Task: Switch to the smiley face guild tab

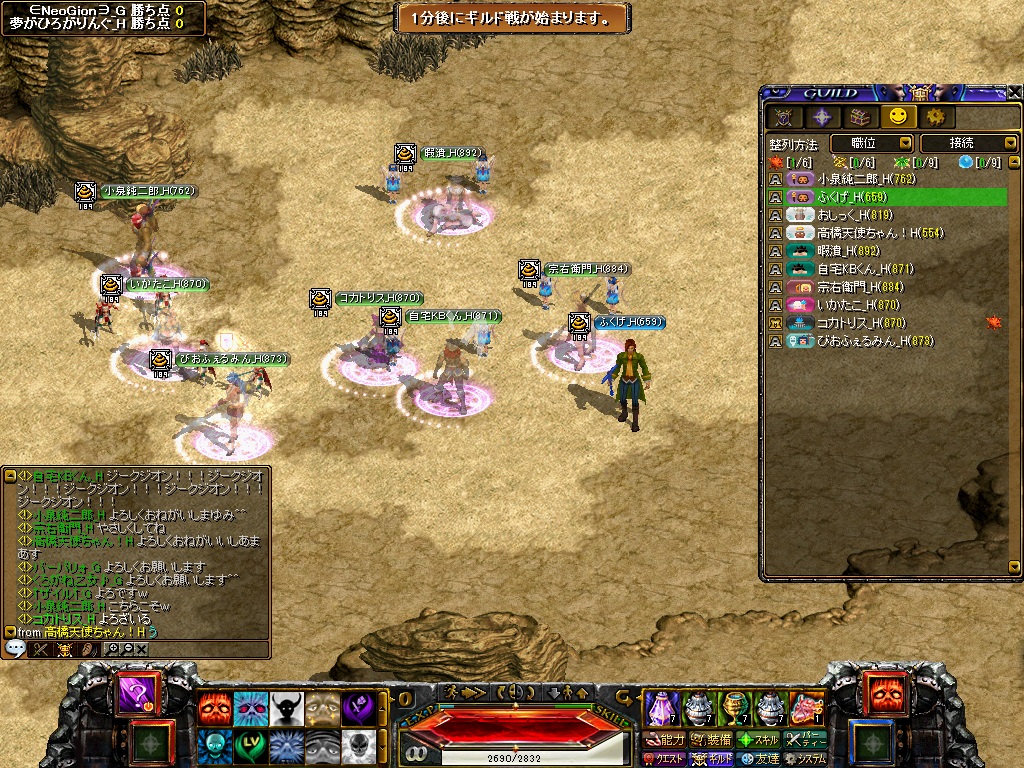Action: [902, 117]
